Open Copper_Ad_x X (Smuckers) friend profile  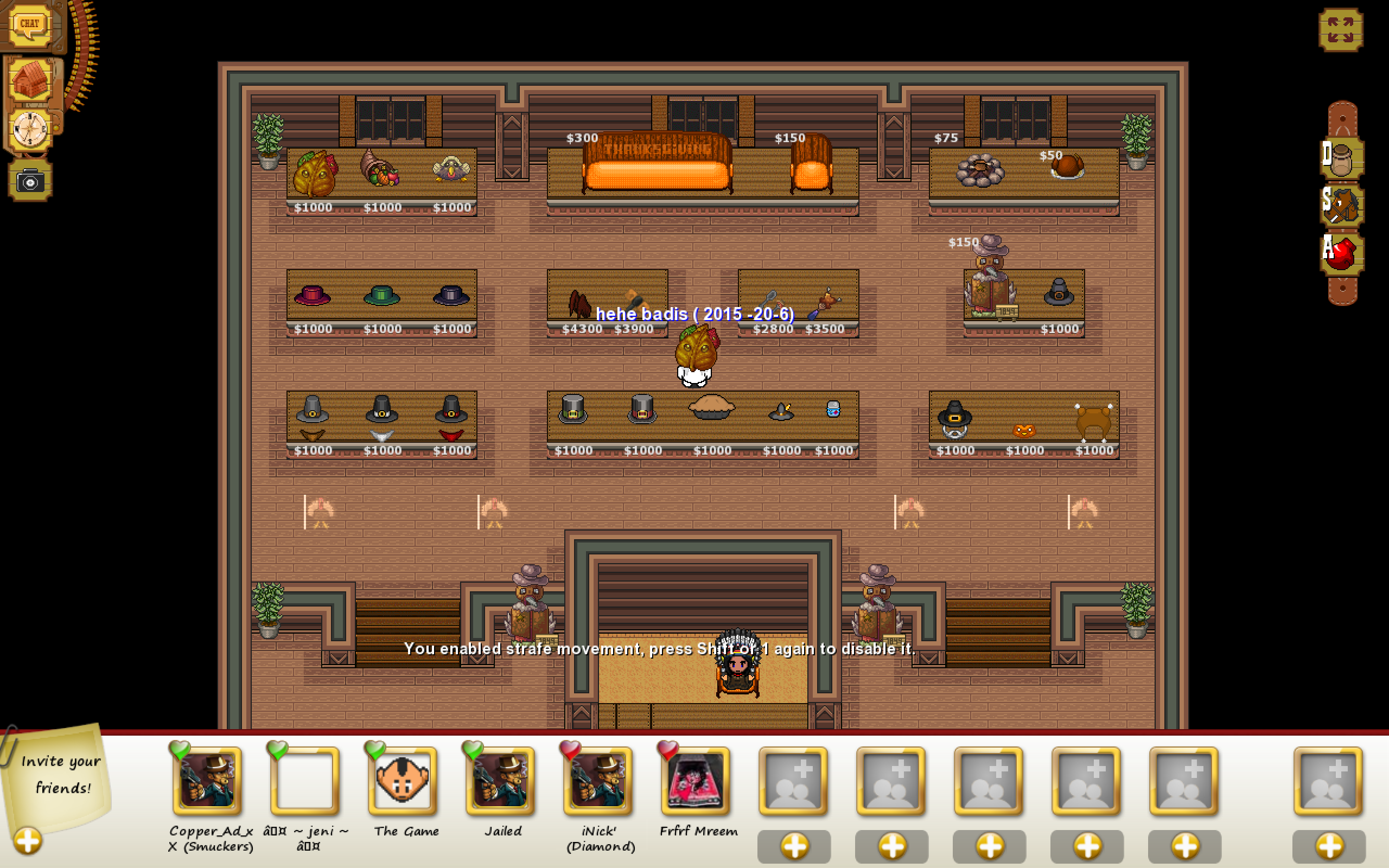(207, 781)
